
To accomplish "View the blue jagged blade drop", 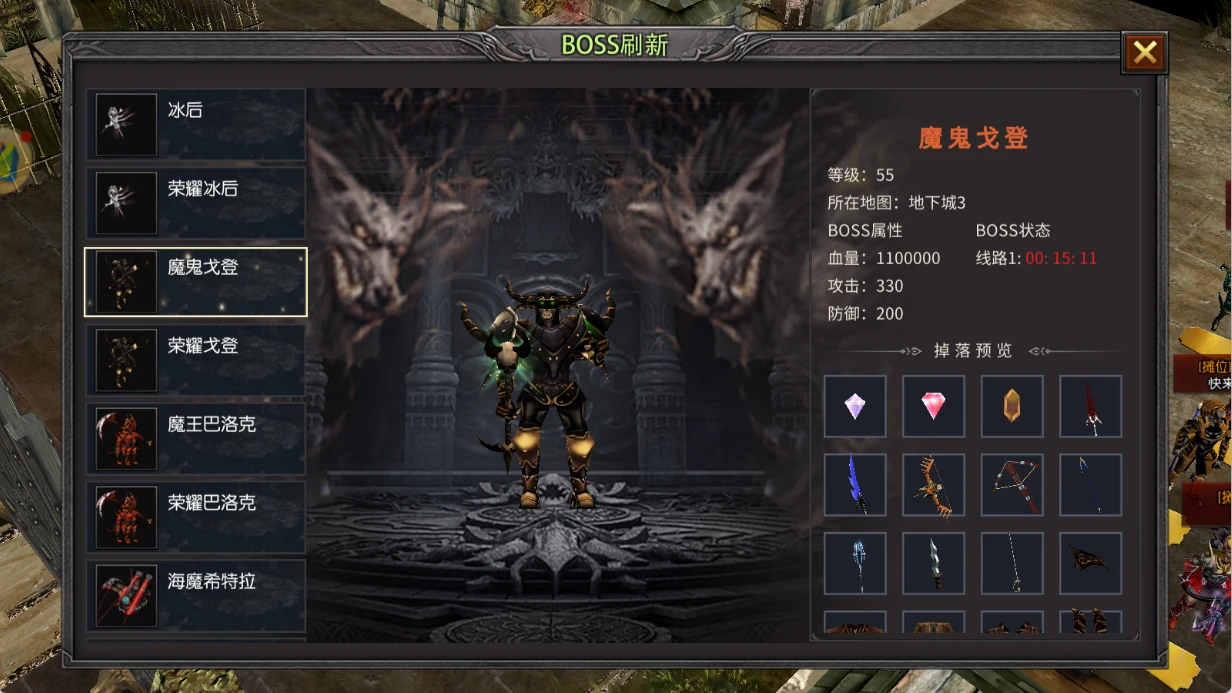I will coord(855,485).
